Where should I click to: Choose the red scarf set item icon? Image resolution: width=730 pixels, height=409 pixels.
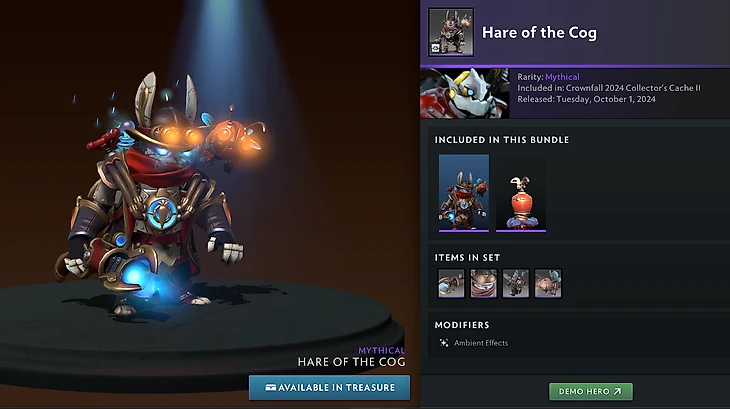(x=484, y=283)
